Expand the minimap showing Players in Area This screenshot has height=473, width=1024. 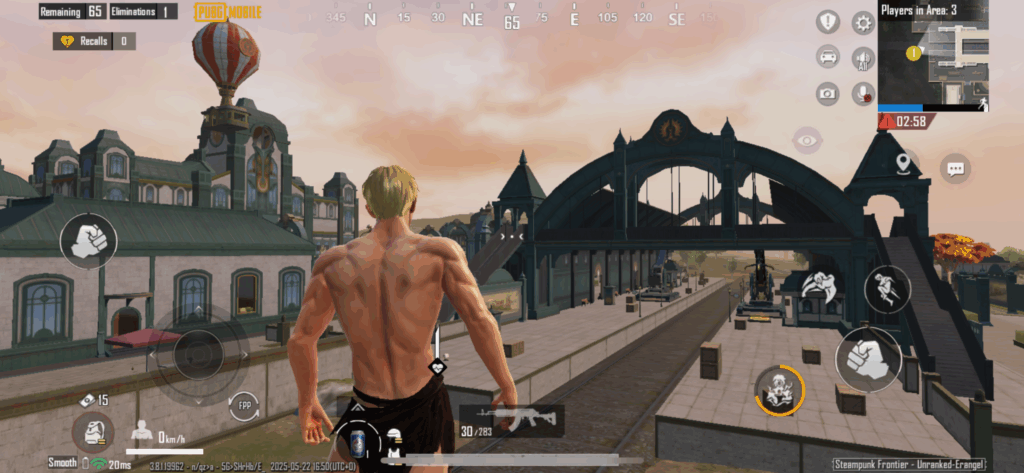point(932,60)
